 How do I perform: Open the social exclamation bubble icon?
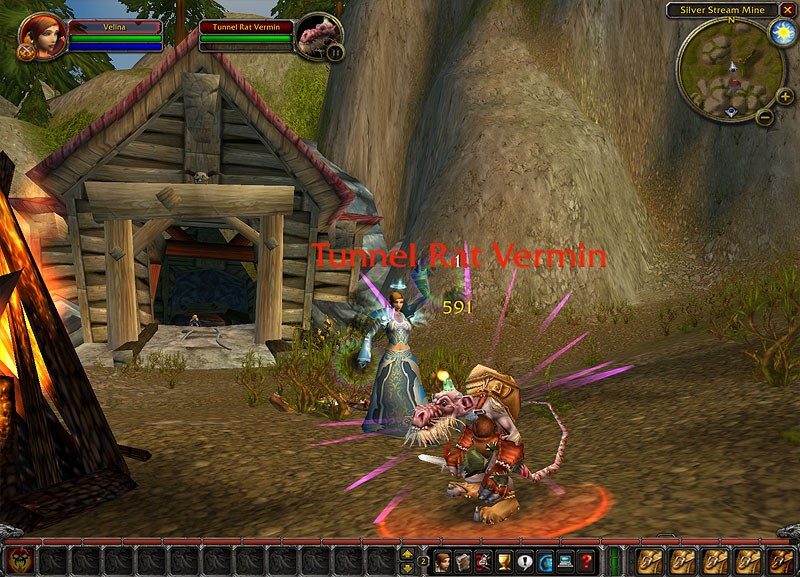click(525, 561)
